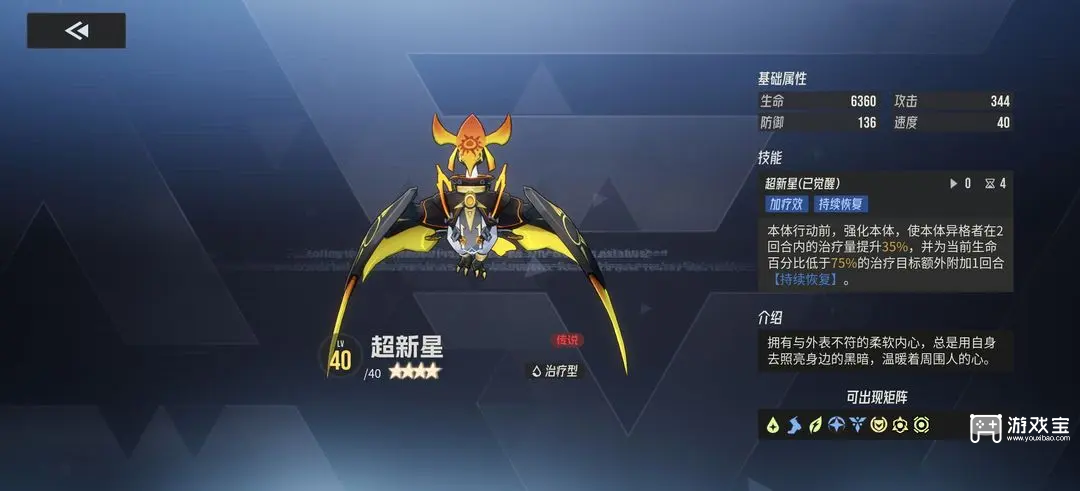Select the yellow concentric ring matrix icon
Viewport: 1080px width, 491px height.
[921, 425]
